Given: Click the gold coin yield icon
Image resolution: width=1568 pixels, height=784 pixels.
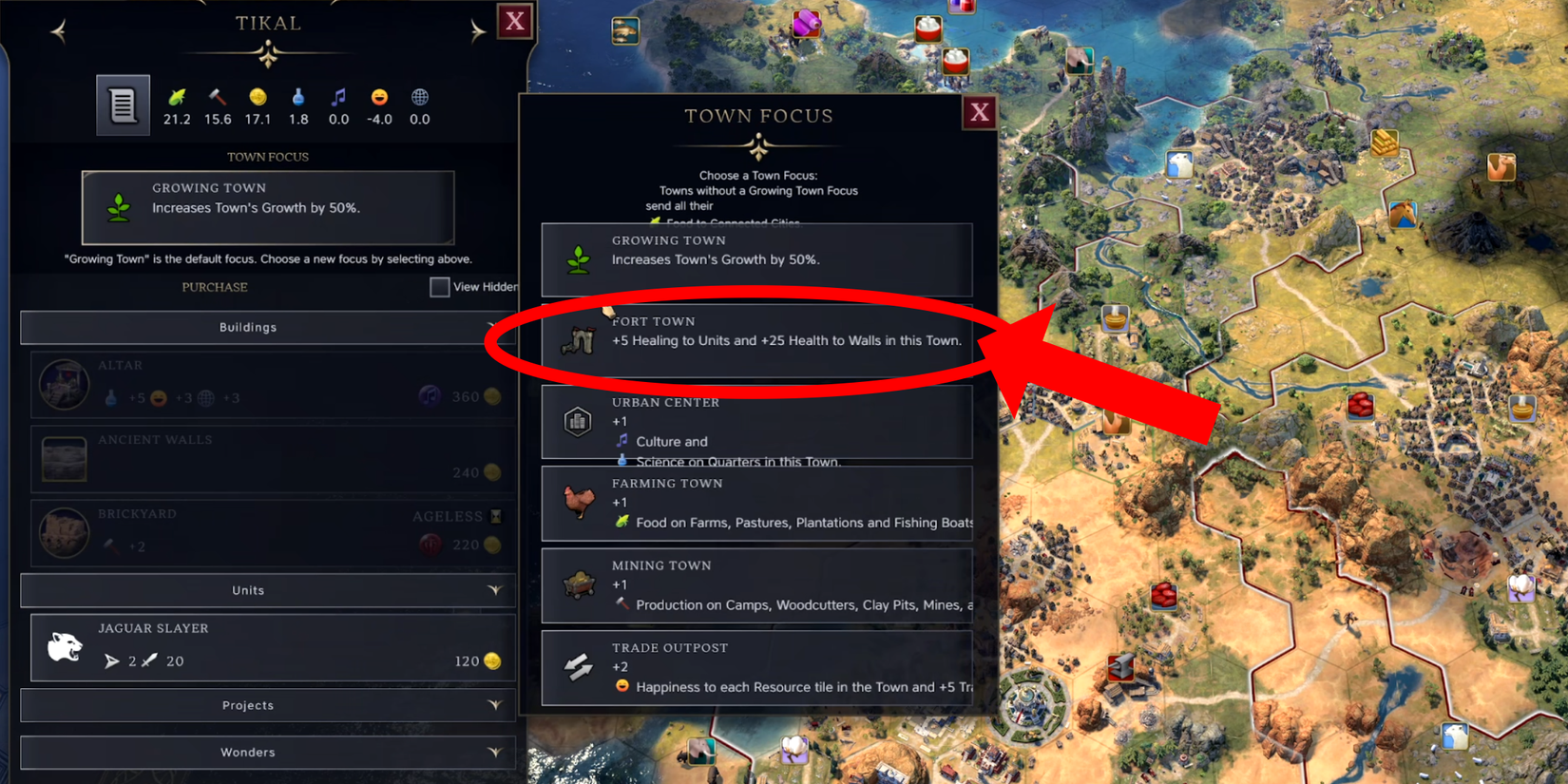Looking at the screenshot, I should [x=258, y=98].
